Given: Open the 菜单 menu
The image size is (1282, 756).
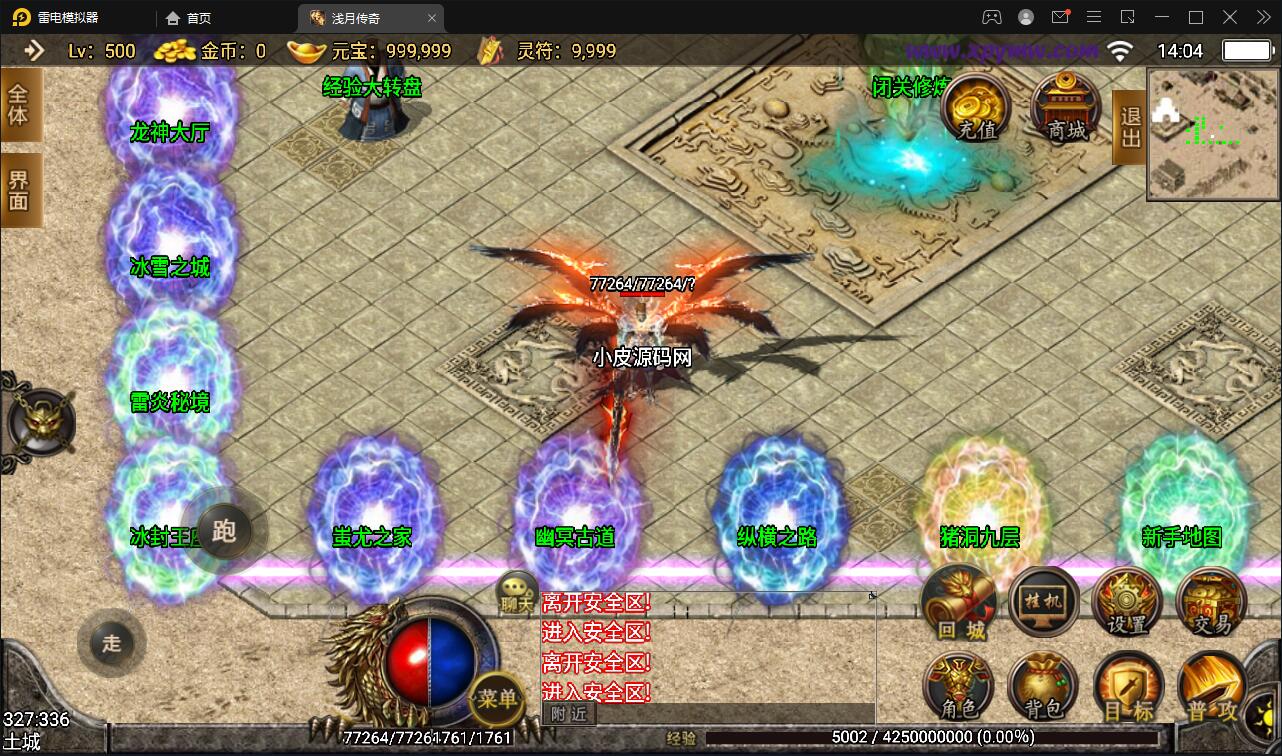Looking at the screenshot, I should pos(497,698).
